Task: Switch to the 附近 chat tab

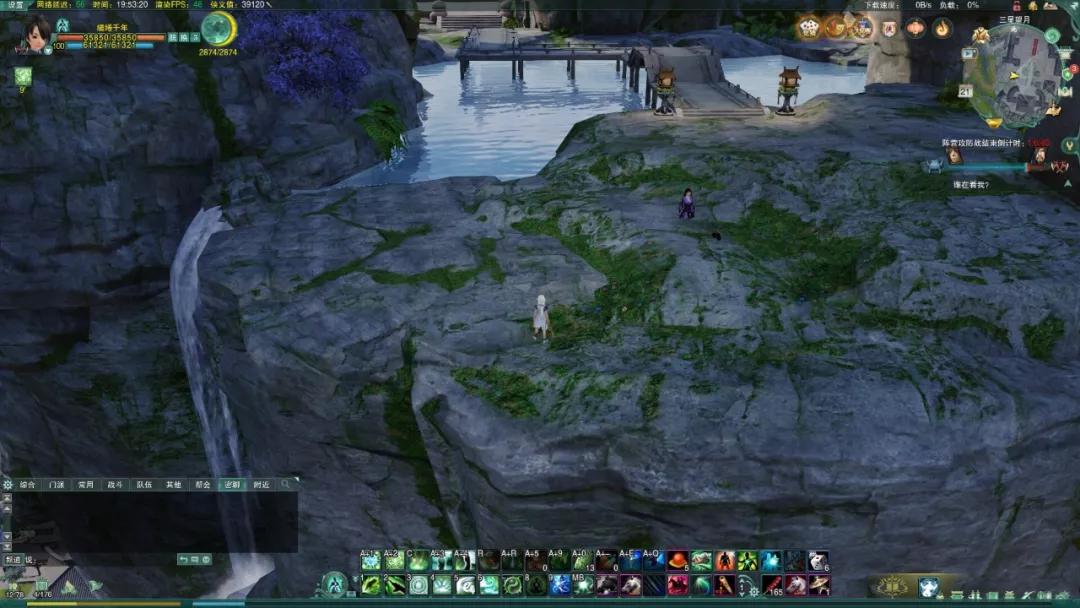Action: click(261, 485)
